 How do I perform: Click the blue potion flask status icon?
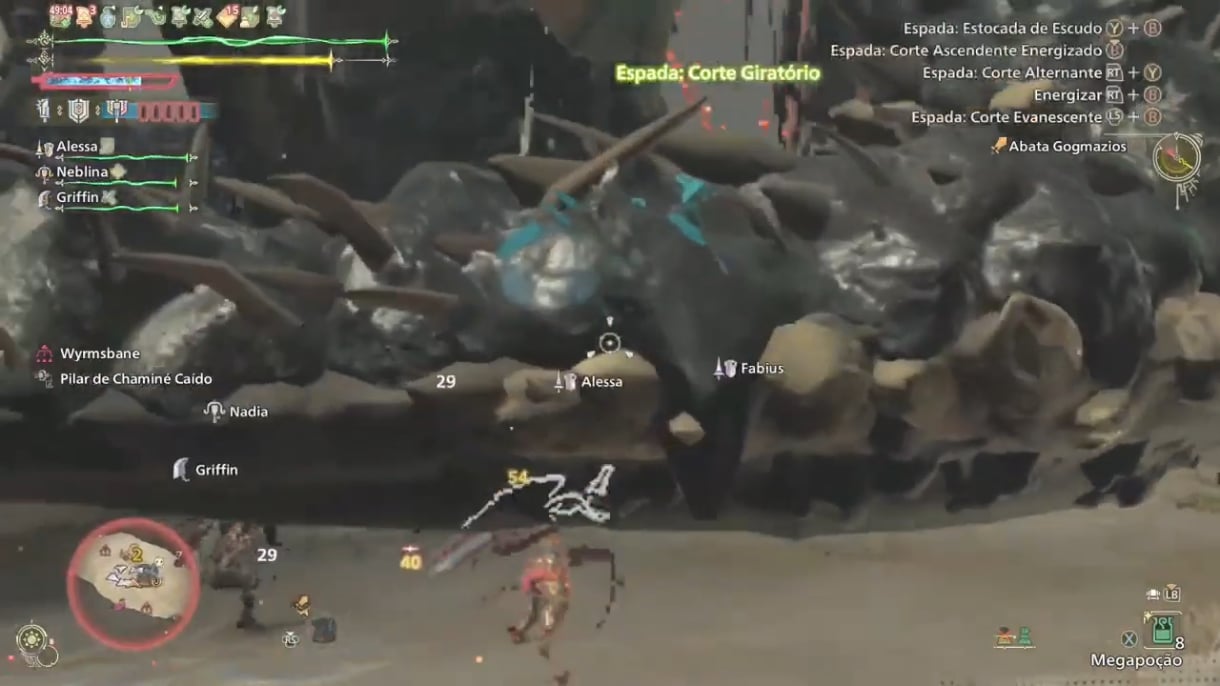108,16
